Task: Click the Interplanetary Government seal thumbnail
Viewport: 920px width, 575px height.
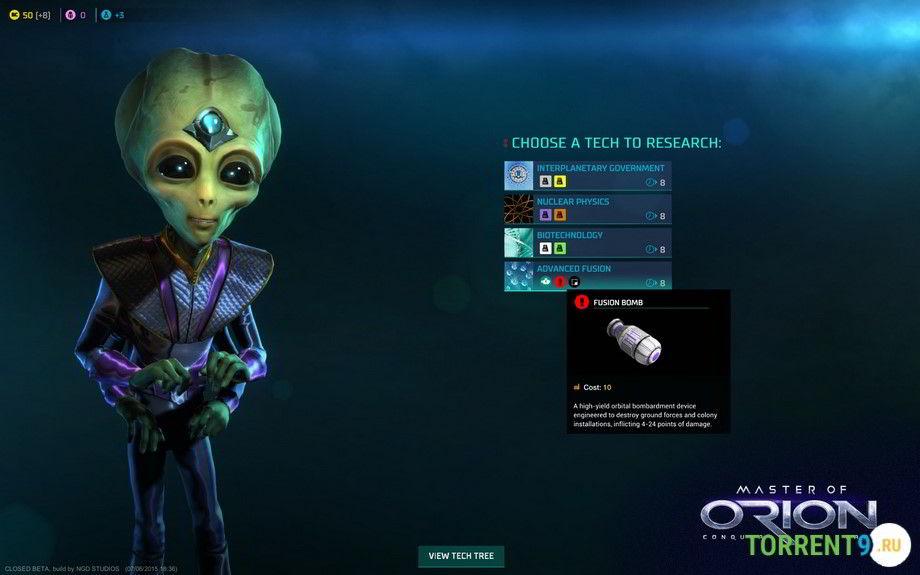Action: (519, 175)
